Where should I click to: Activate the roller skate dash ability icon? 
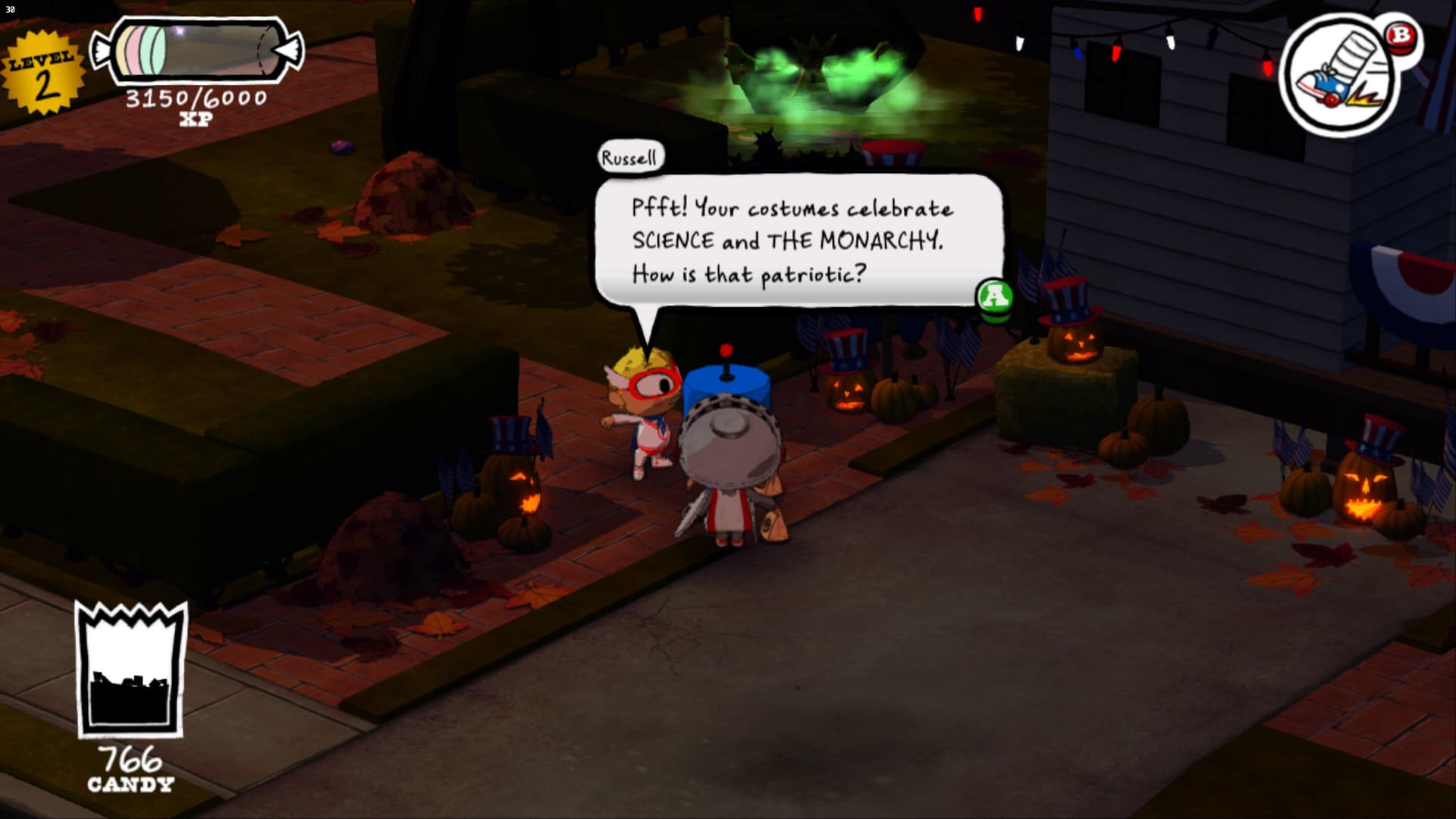tap(1340, 75)
